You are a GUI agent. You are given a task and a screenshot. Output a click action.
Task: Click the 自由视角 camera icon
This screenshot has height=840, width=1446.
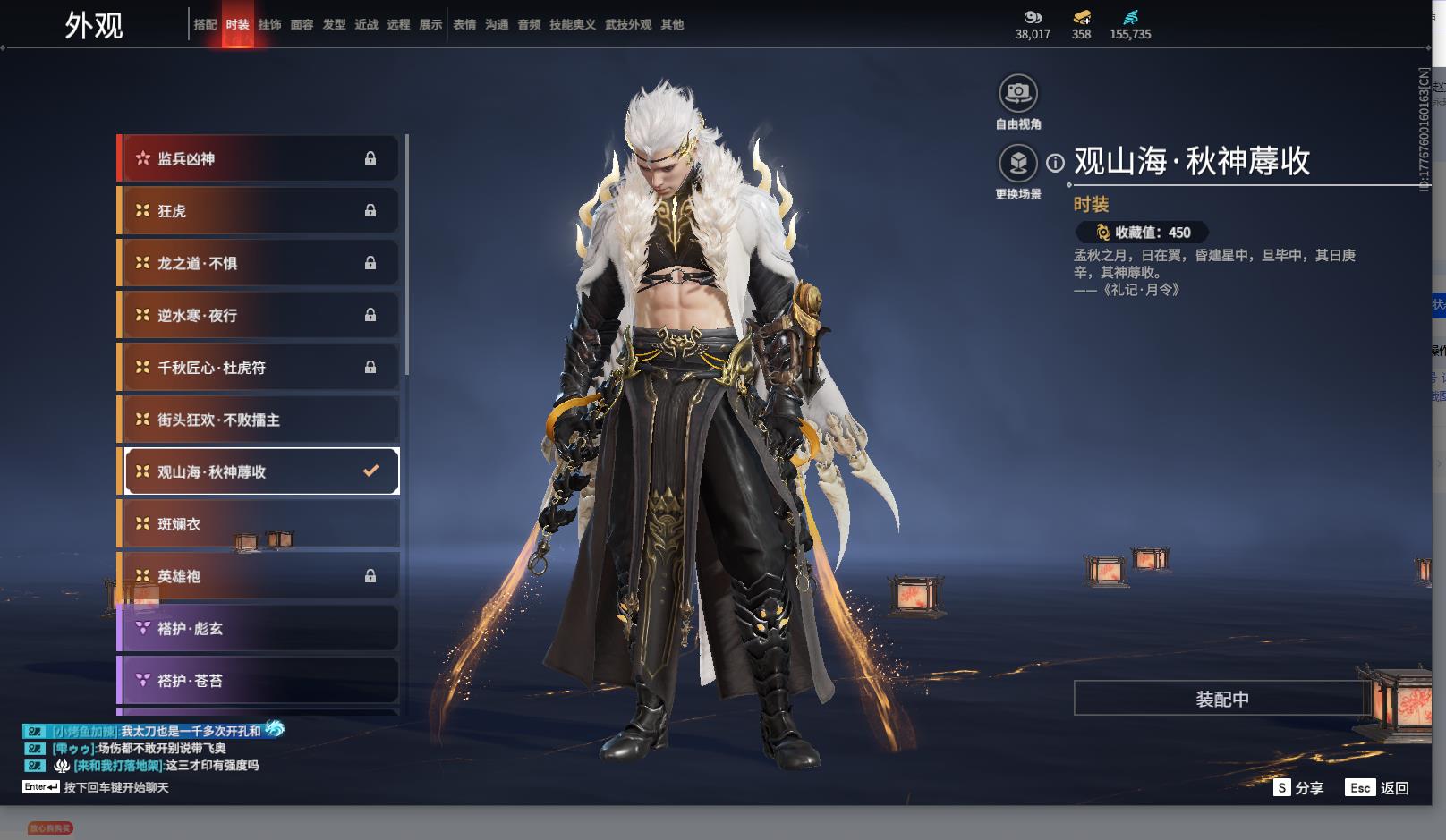click(x=1018, y=92)
